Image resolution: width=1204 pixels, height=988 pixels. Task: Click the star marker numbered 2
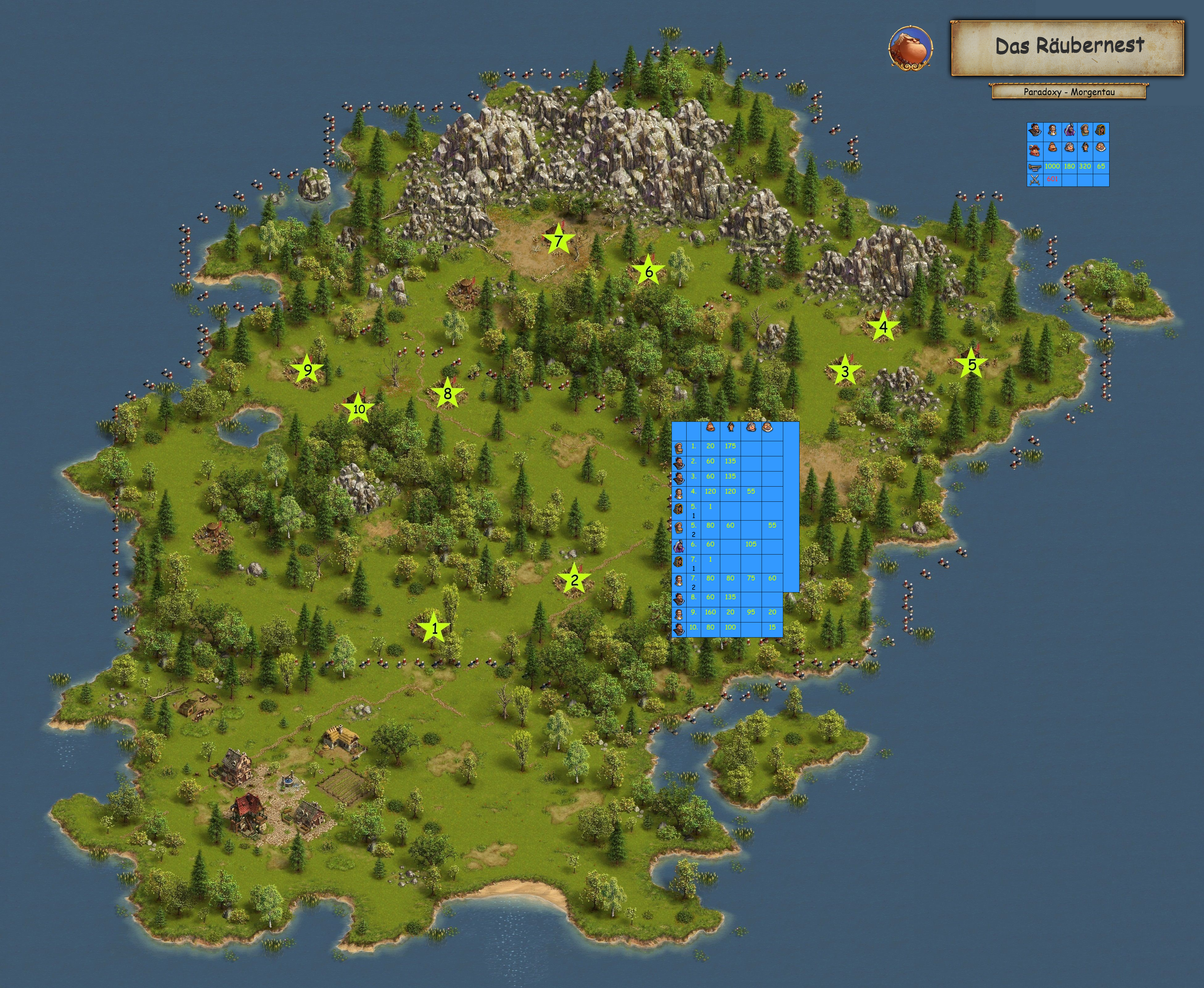[x=574, y=579]
